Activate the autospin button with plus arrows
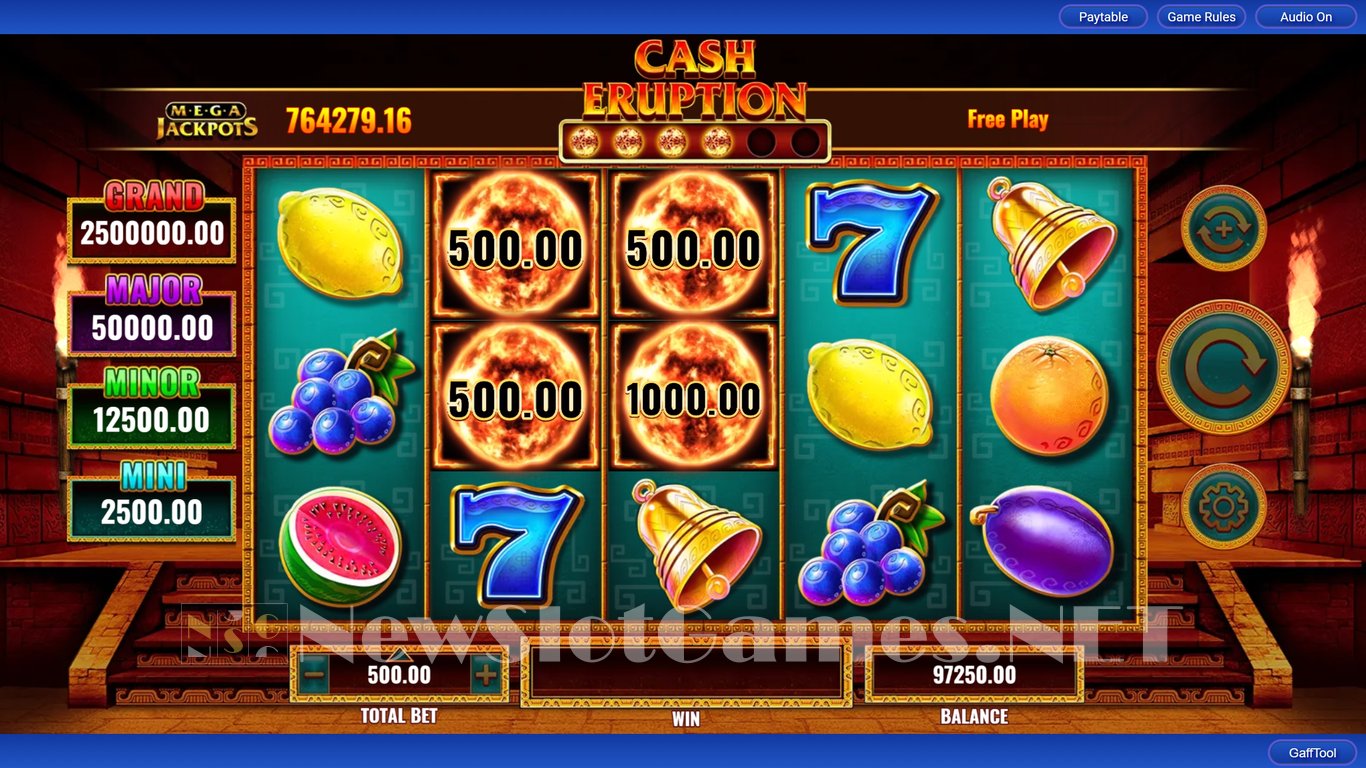The width and height of the screenshot is (1366, 768). coord(1224,228)
